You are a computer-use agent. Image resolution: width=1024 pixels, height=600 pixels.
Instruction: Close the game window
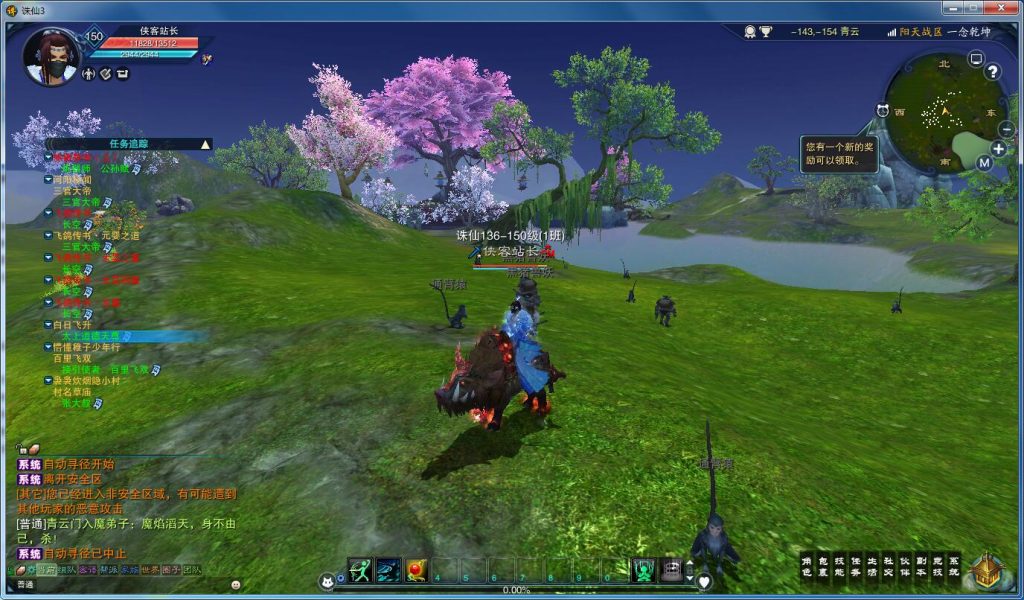(x=996, y=9)
